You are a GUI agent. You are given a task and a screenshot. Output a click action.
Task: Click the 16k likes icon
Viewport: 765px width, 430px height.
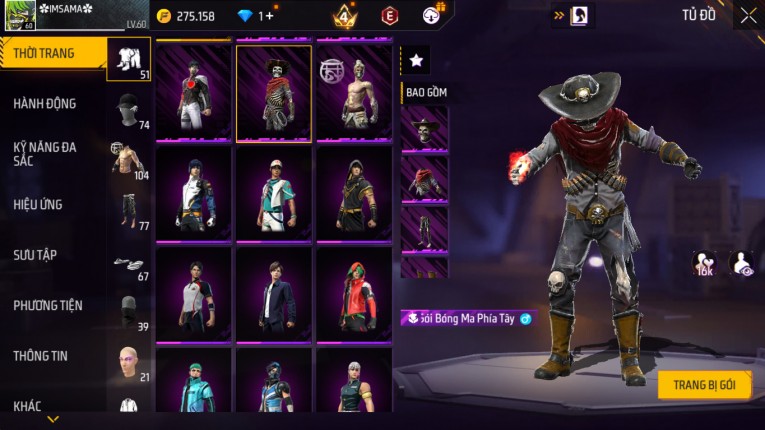coord(704,263)
